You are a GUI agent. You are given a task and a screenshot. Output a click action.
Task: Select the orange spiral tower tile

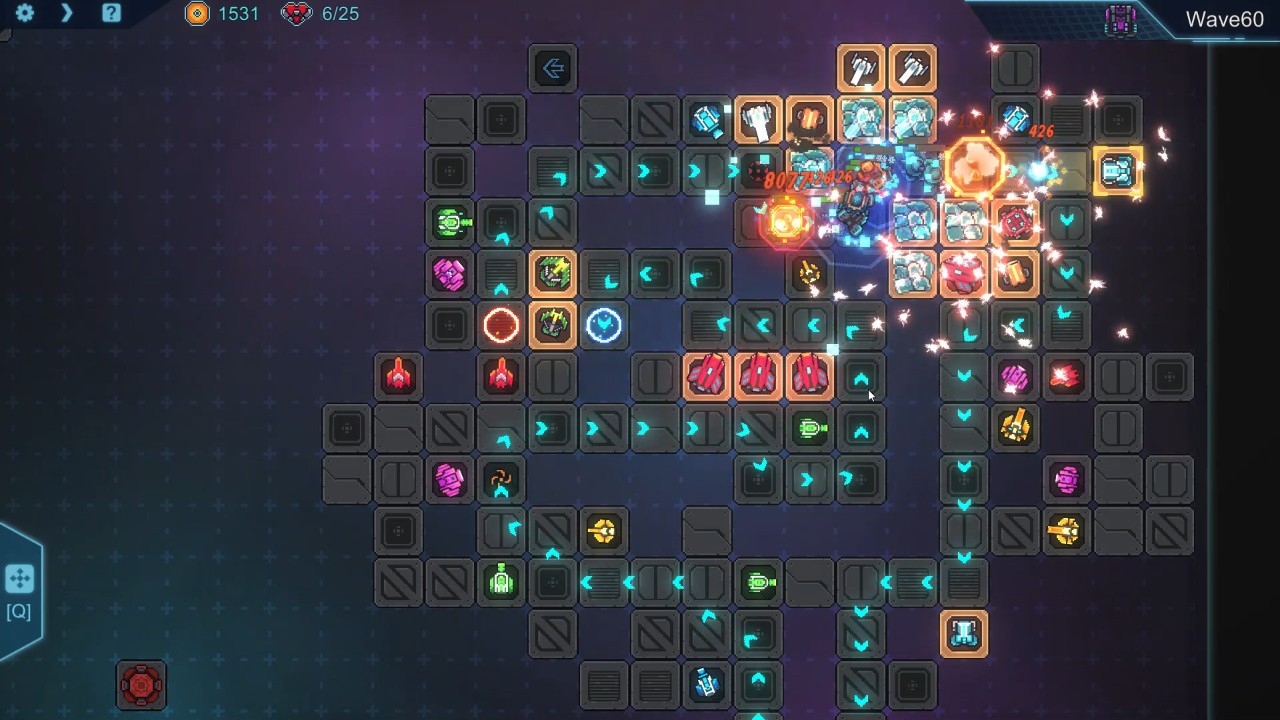click(x=501, y=479)
